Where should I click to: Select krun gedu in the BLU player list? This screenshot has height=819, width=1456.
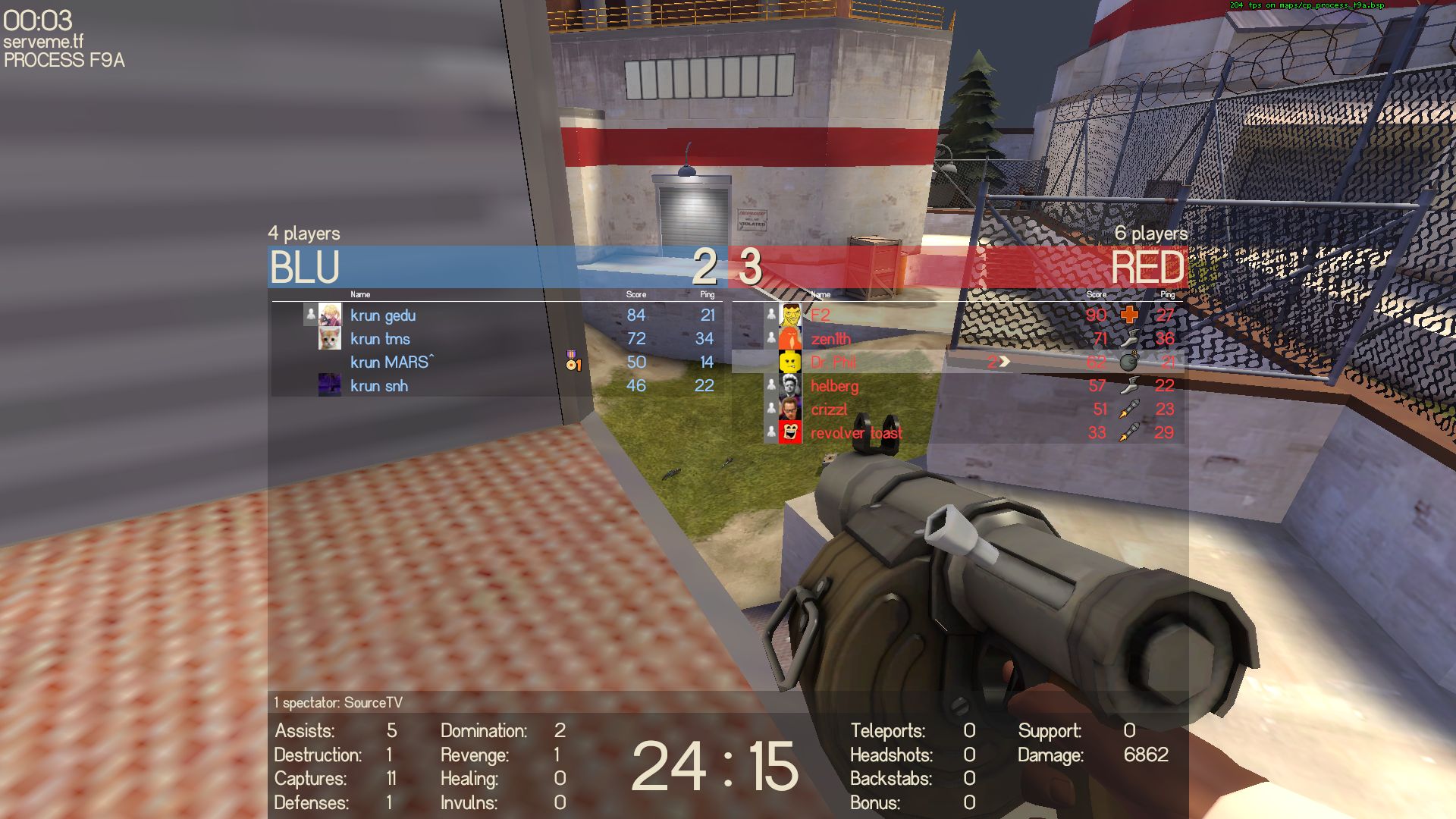(x=383, y=315)
